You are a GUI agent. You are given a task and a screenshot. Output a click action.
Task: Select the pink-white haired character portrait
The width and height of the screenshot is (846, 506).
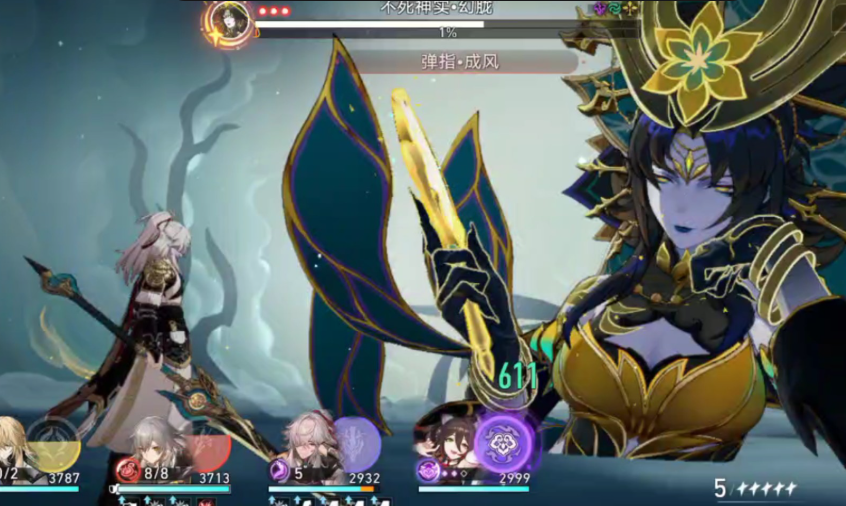[304, 441]
